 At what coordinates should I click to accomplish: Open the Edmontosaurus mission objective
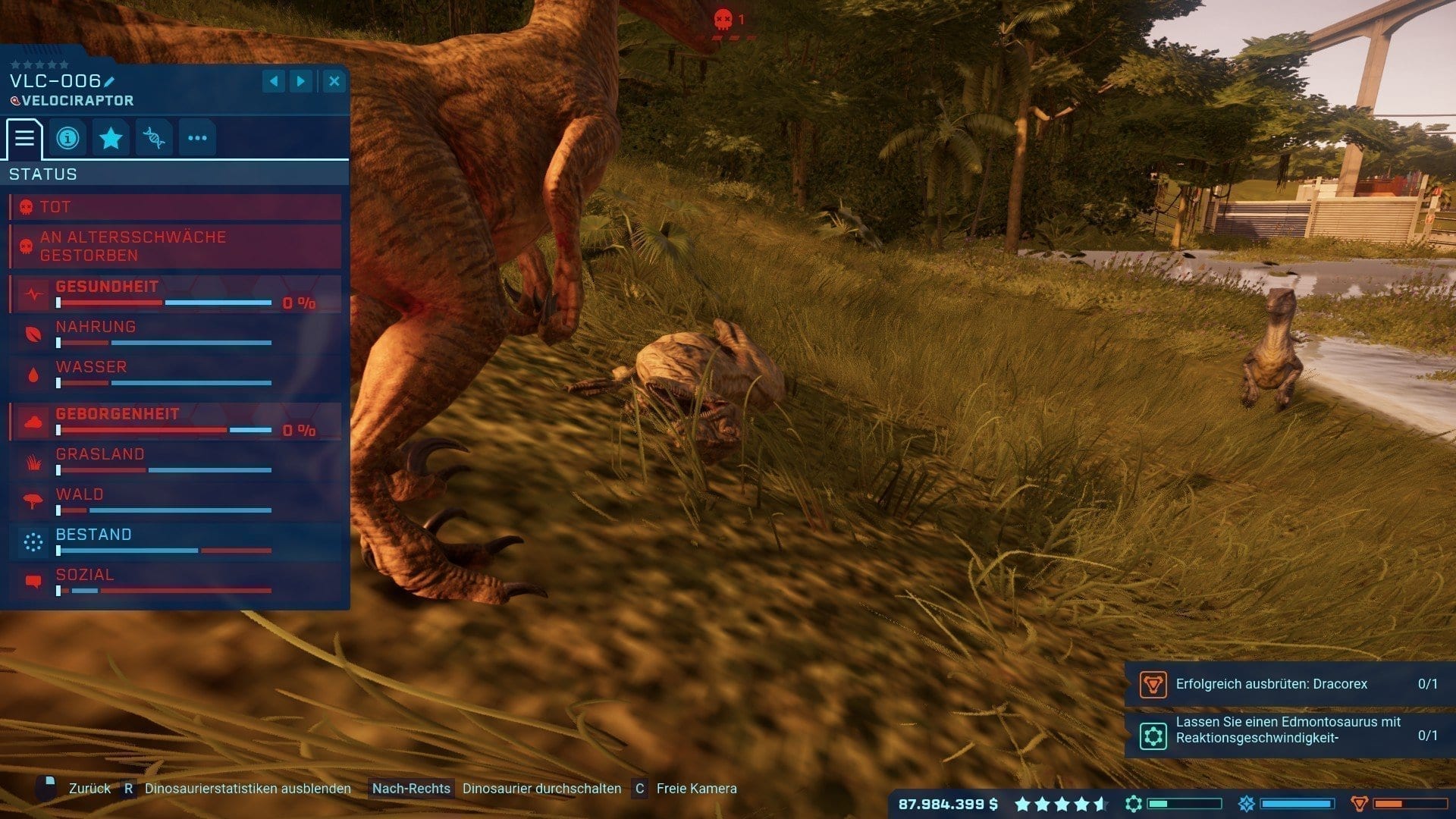[x=1288, y=730]
